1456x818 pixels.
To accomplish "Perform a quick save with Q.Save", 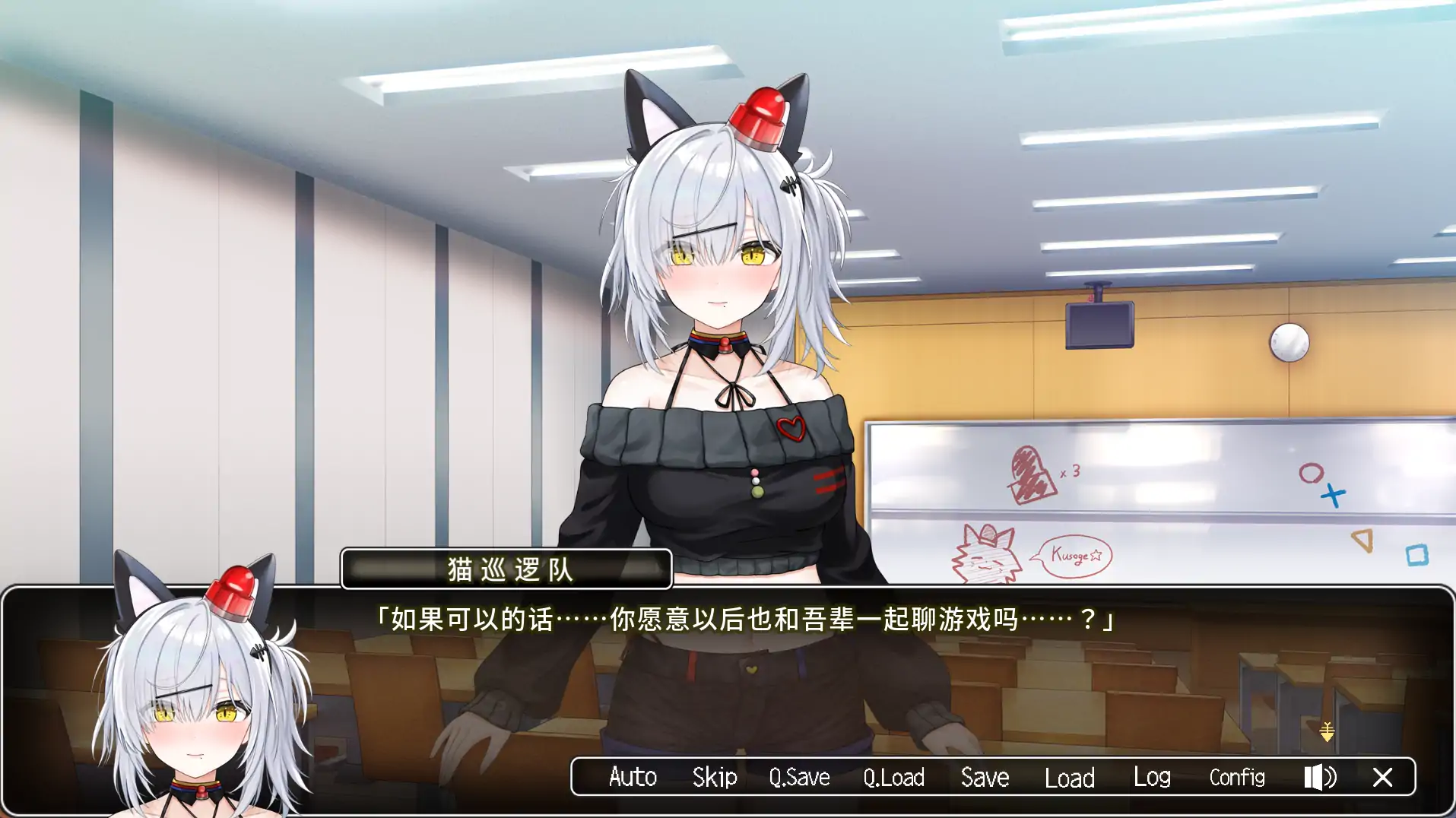I will coord(798,777).
